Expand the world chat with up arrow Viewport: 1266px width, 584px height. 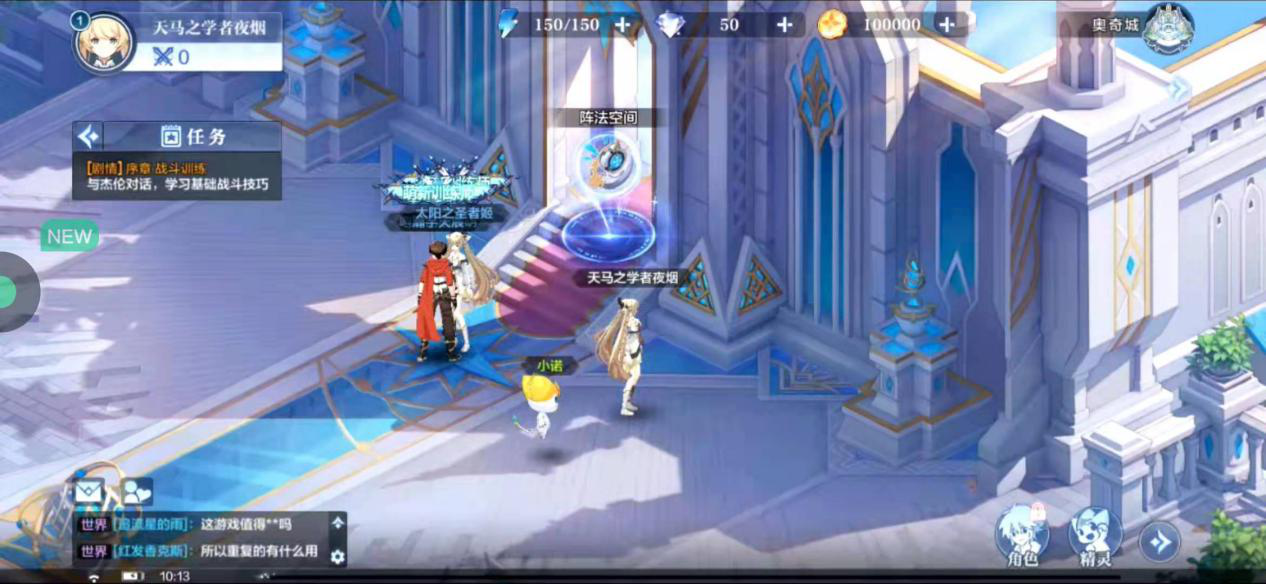(x=338, y=522)
